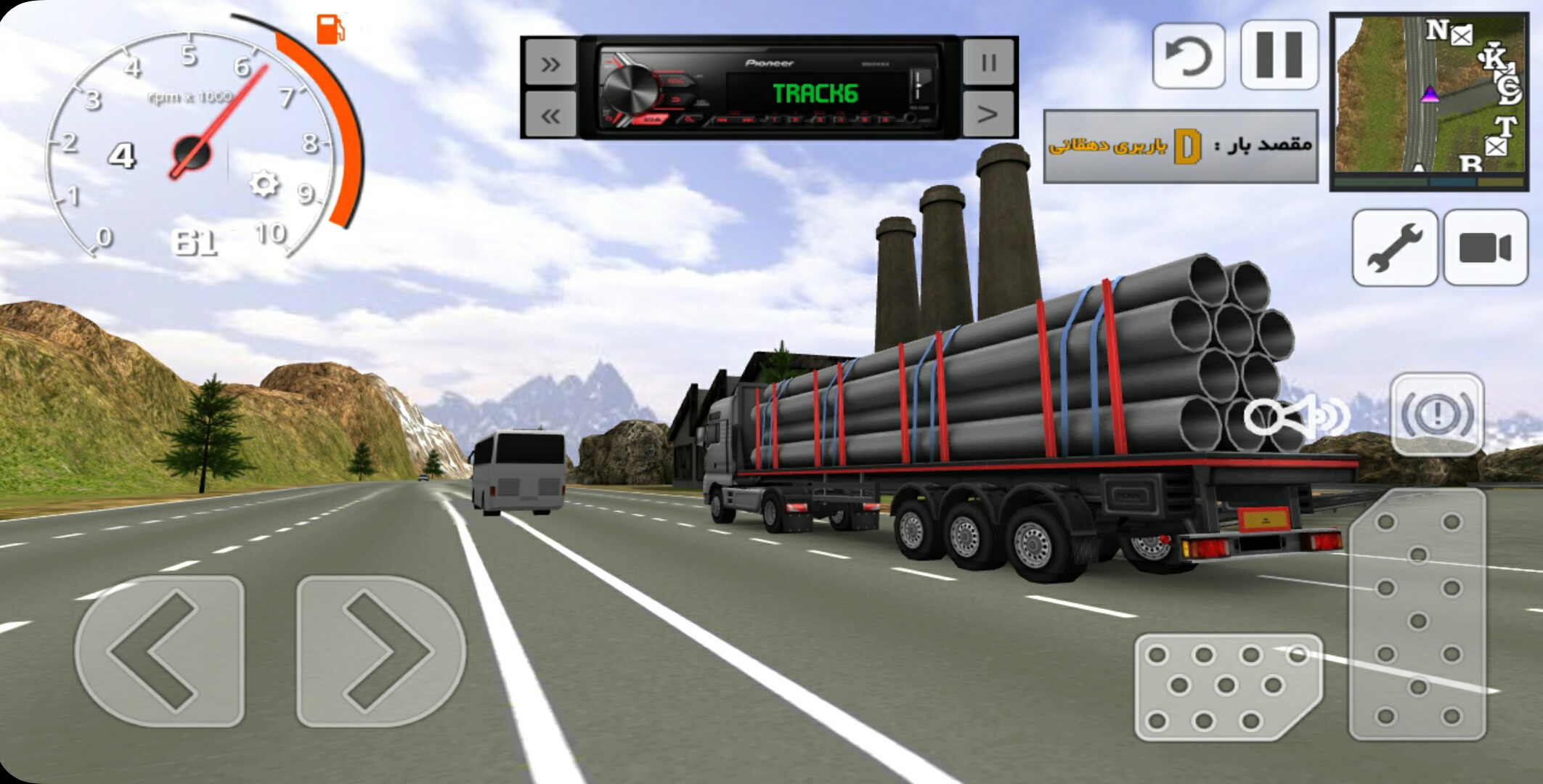Pause the radio music
This screenshot has width=1543, height=784.
pos(988,63)
